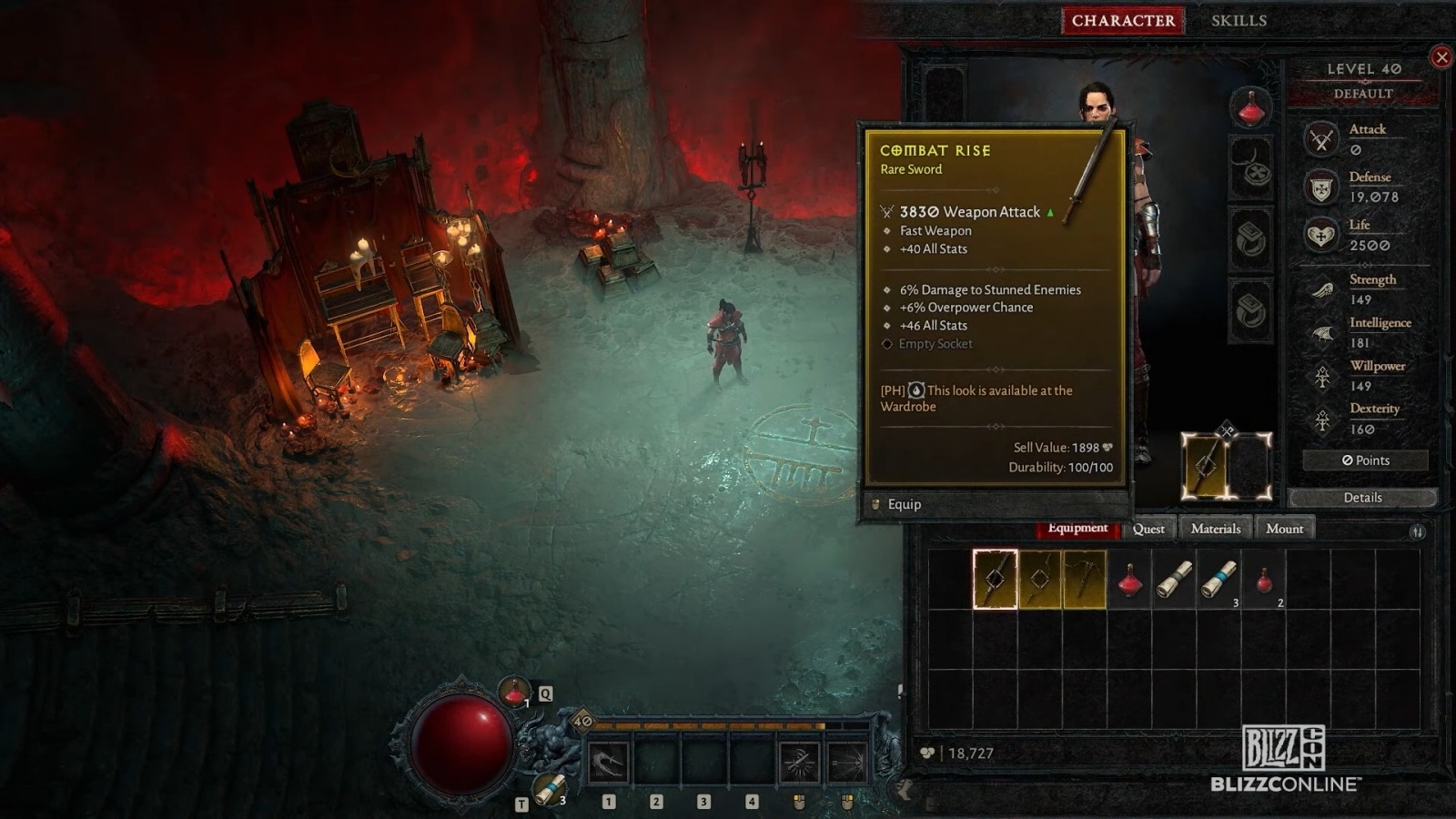Click the Details button

pyautogui.click(x=1362, y=497)
